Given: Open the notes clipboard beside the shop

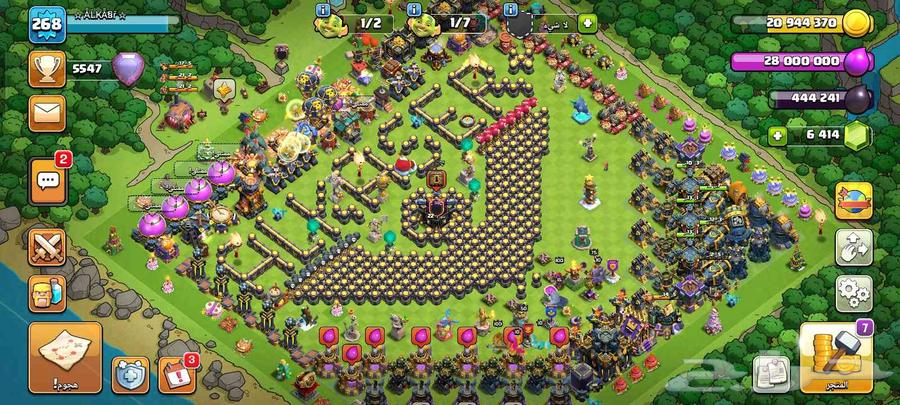Looking at the screenshot, I should pos(773,372).
